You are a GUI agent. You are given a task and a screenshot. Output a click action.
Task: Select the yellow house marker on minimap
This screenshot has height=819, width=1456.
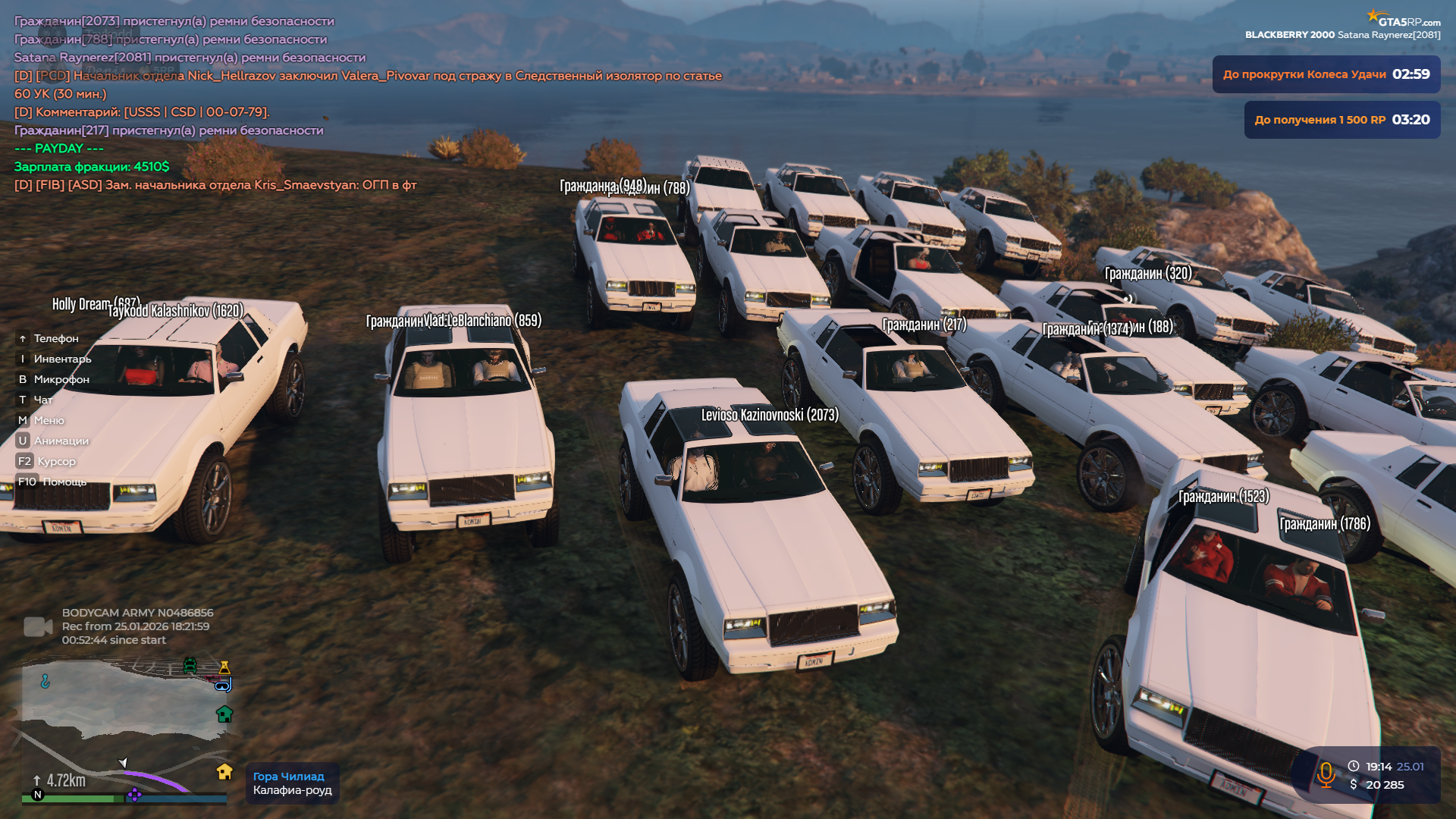(224, 771)
